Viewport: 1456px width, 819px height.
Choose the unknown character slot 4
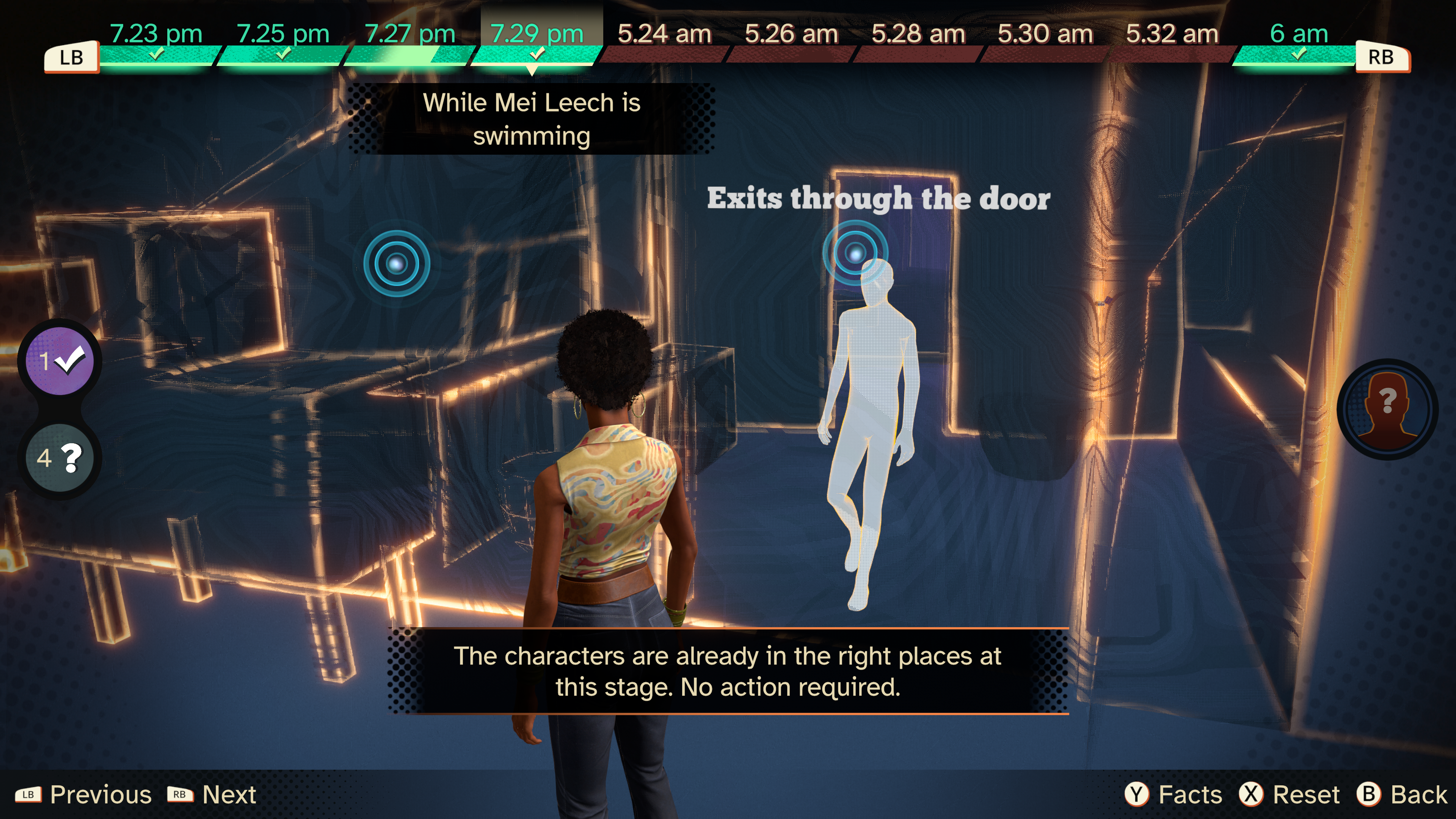[x=60, y=457]
